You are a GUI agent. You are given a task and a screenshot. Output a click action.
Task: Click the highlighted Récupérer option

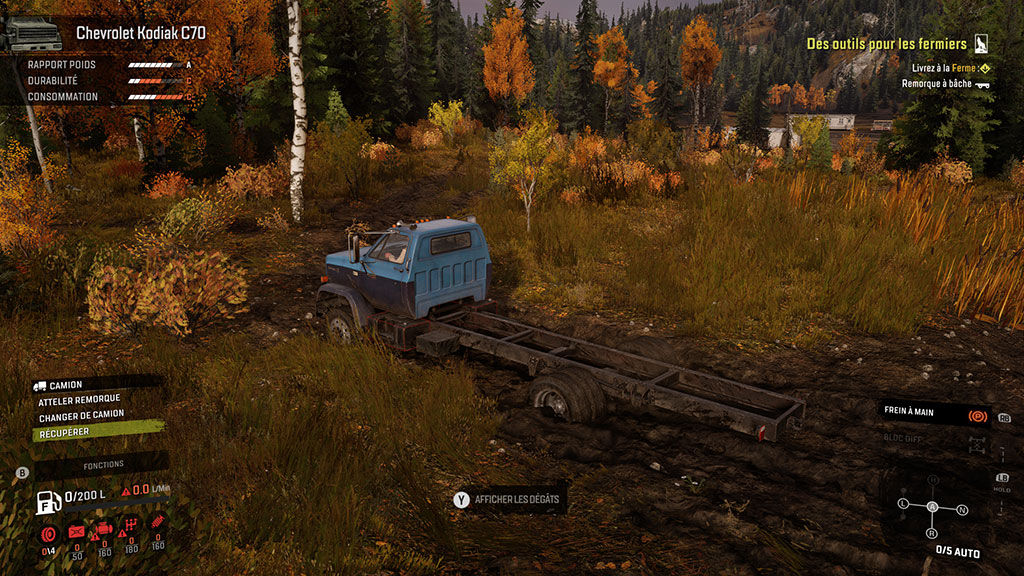point(65,433)
